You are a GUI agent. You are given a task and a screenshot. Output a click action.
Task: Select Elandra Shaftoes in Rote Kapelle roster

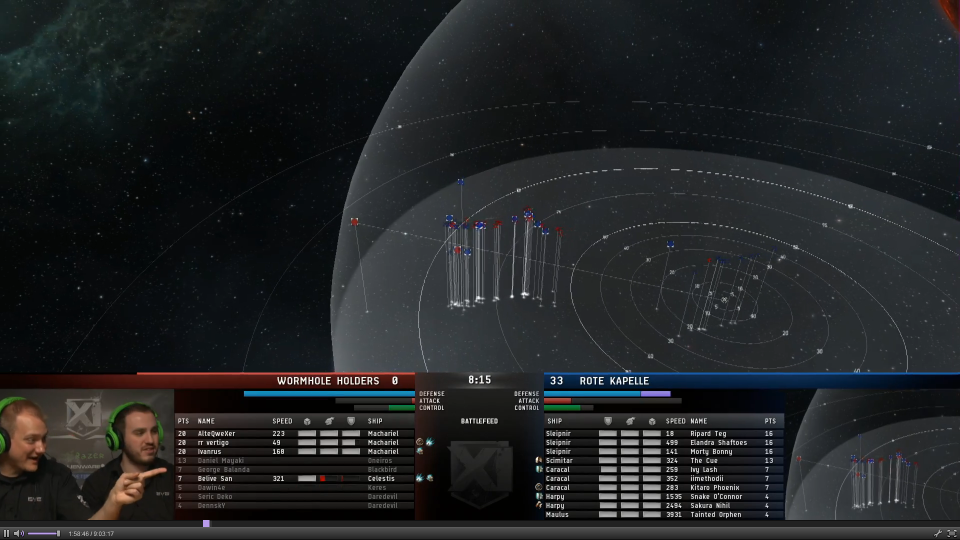pos(717,442)
